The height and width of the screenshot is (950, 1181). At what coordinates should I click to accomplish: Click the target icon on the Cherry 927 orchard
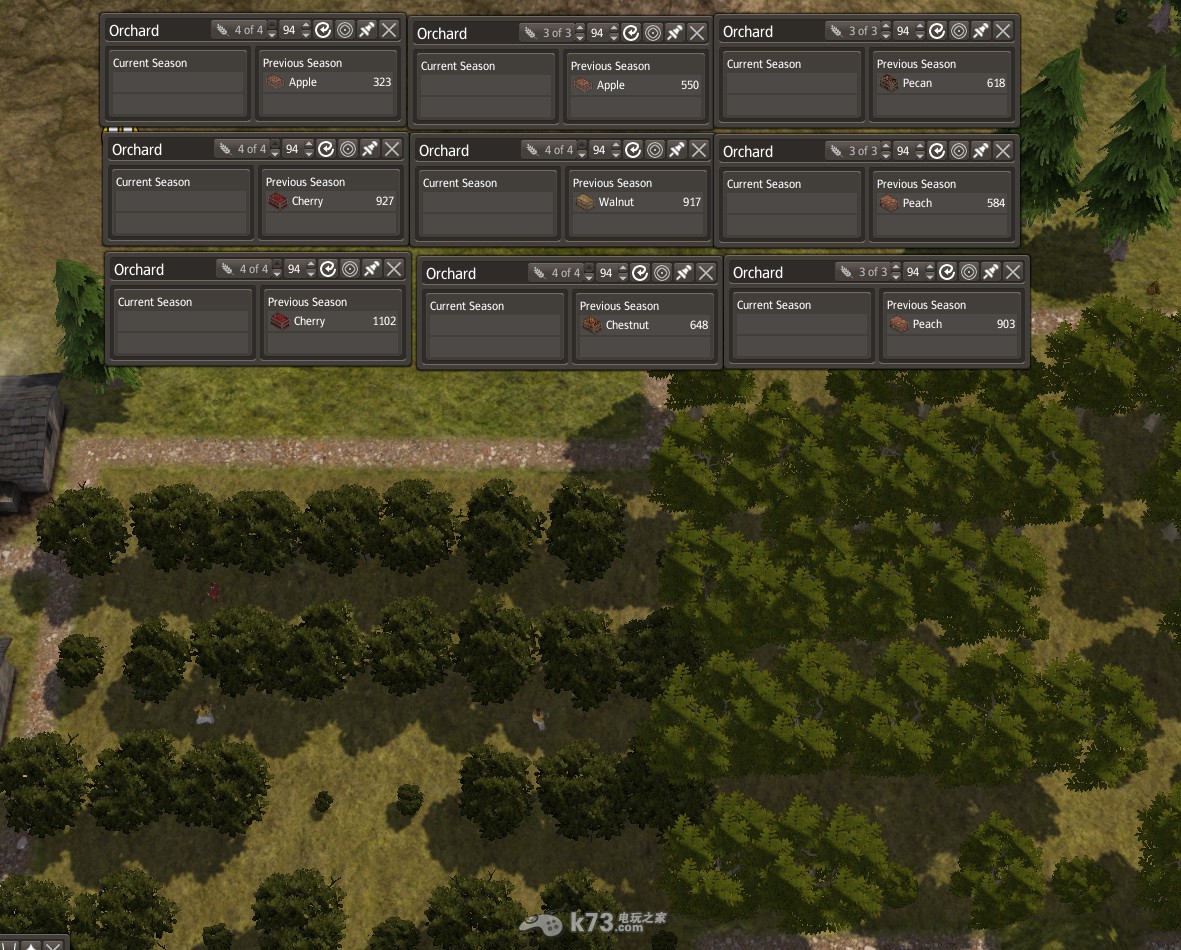pyautogui.click(x=348, y=149)
